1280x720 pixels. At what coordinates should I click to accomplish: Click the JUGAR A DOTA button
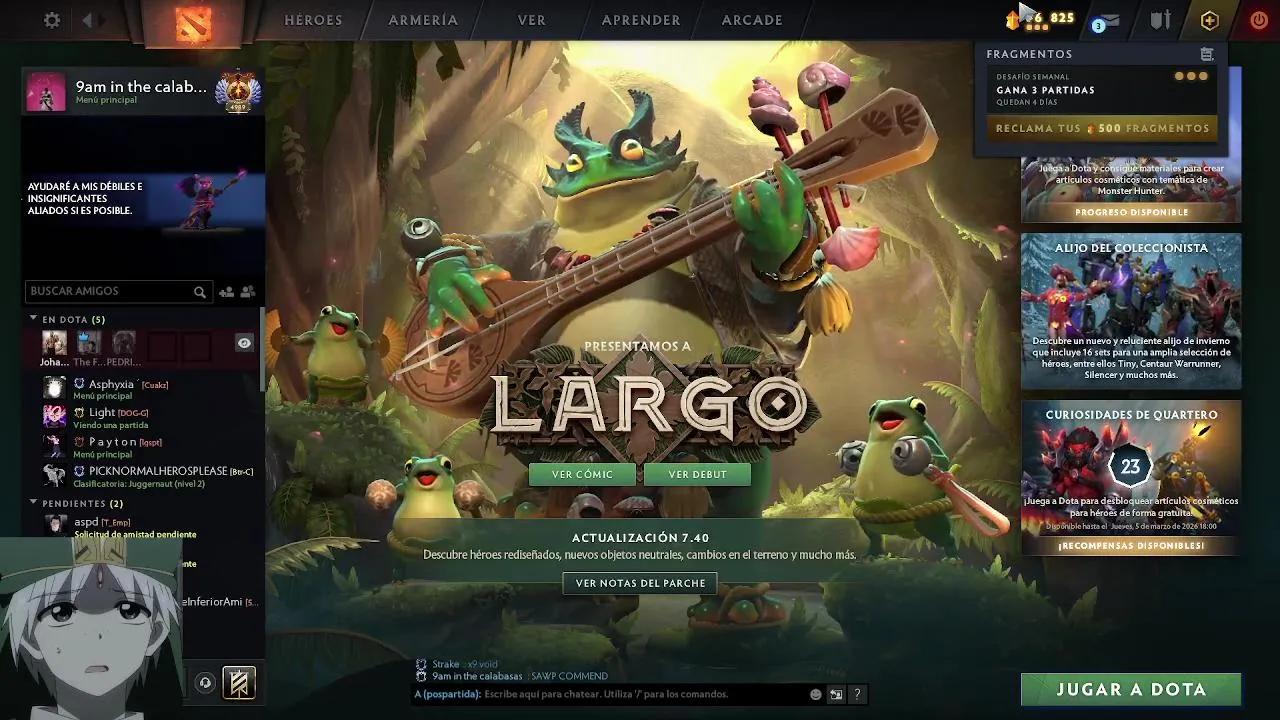pos(1131,689)
